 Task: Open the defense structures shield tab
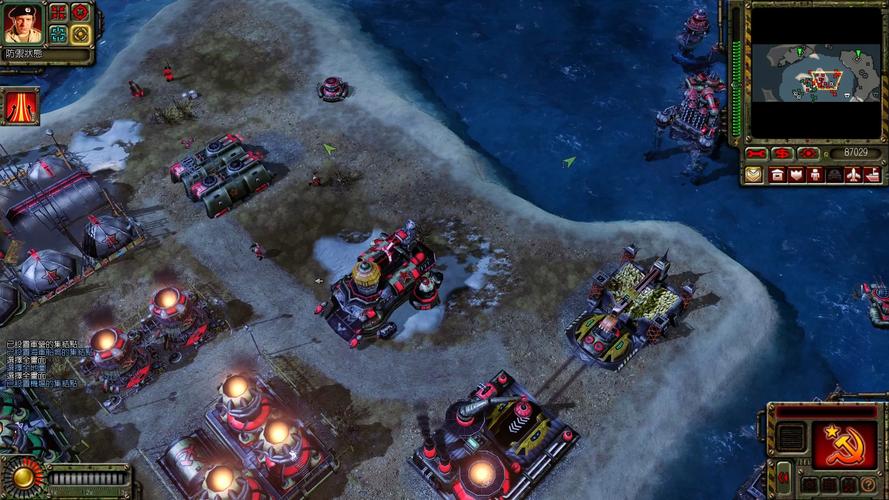(796, 175)
